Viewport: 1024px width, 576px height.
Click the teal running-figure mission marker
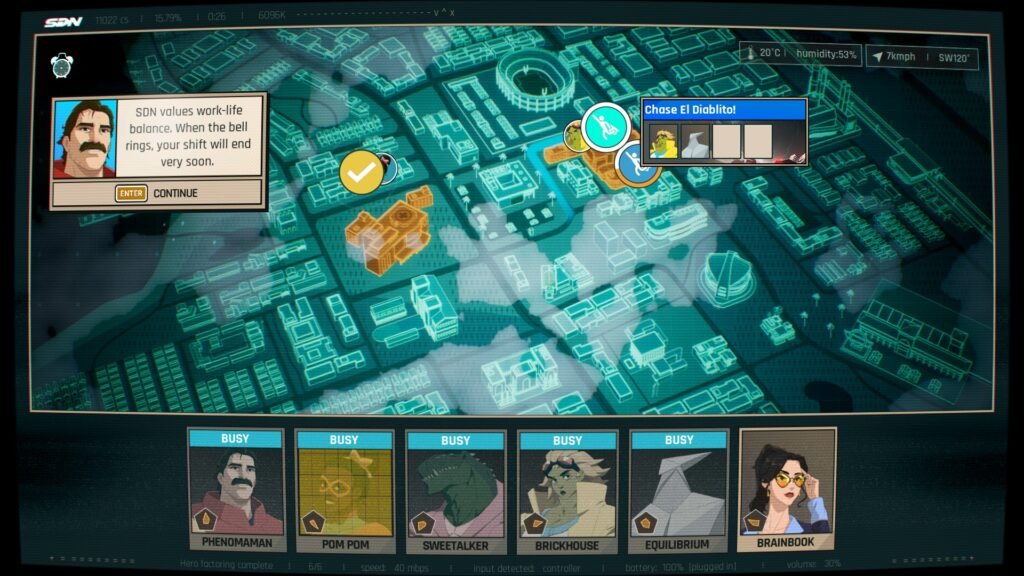605,125
